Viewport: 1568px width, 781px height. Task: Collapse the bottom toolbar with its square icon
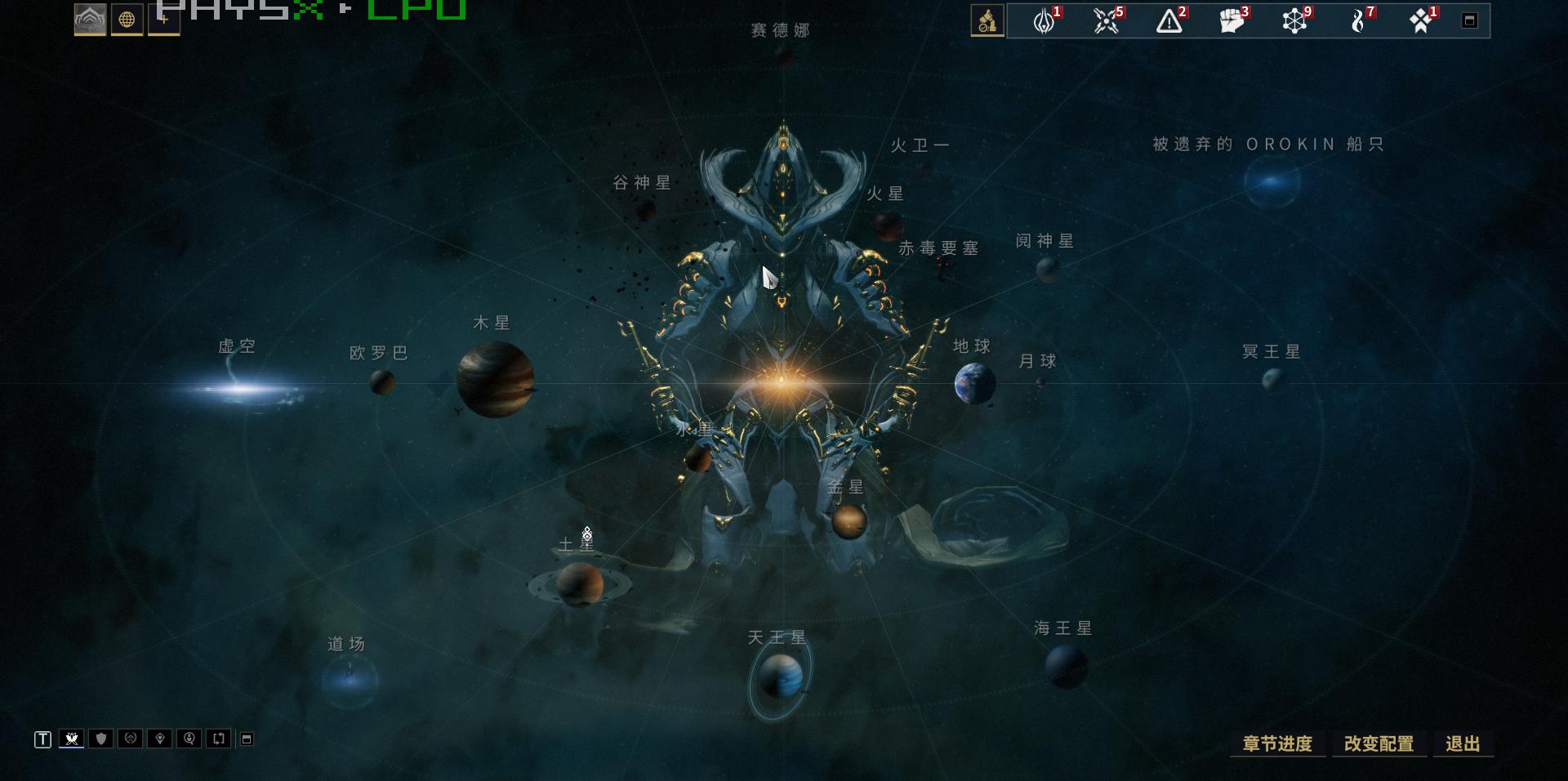pyautogui.click(x=247, y=739)
